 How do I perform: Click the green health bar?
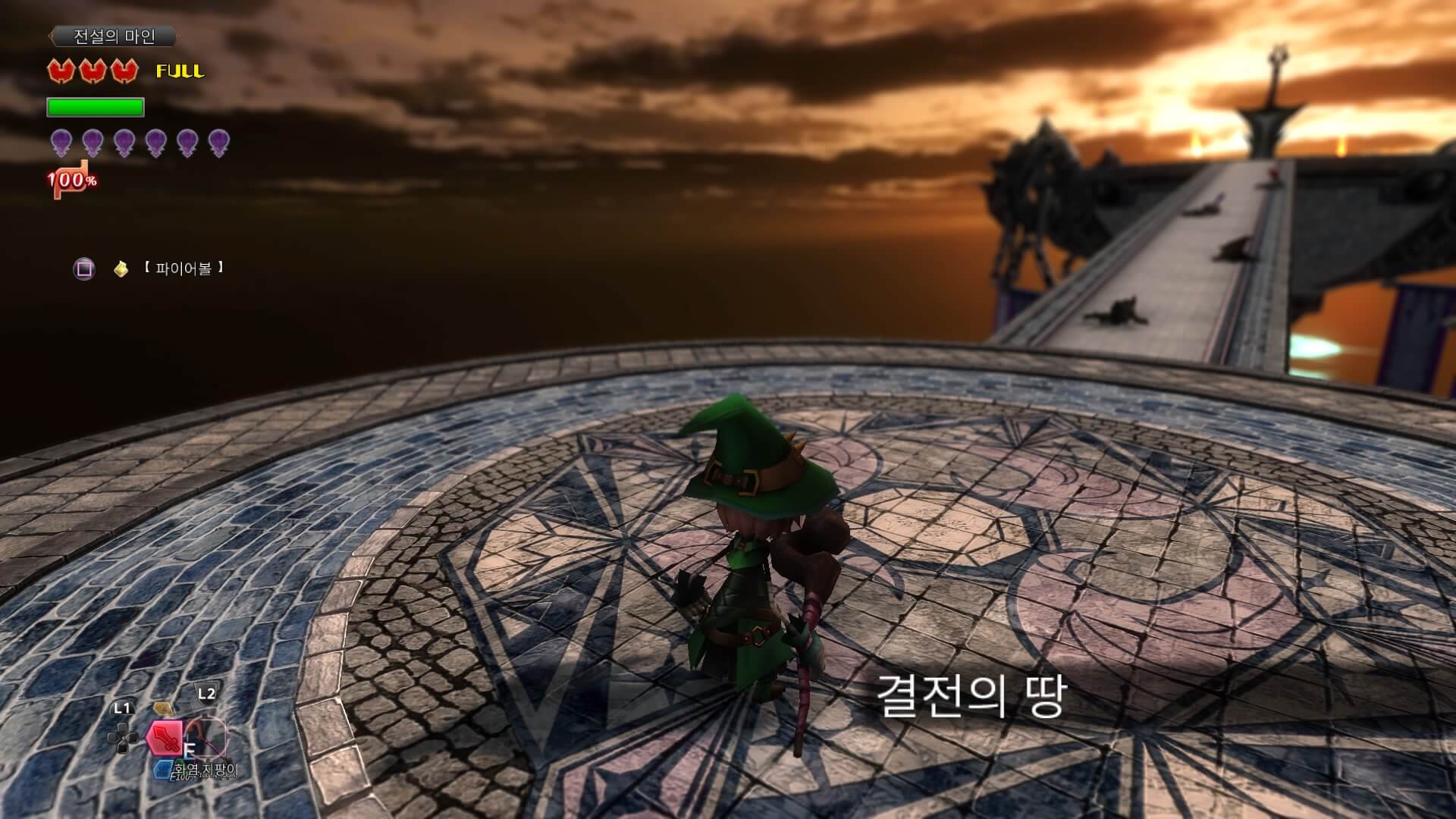[x=94, y=108]
